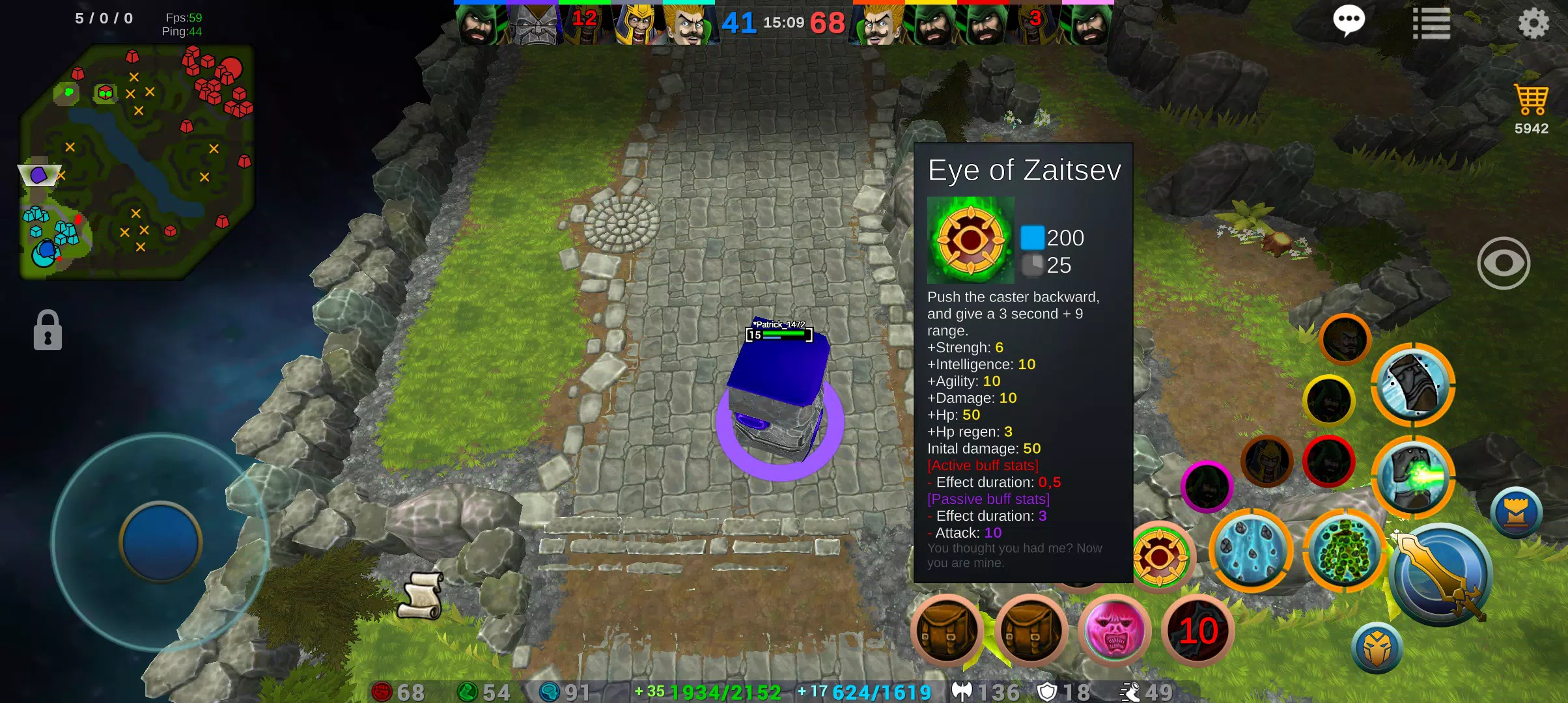This screenshot has height=703, width=1568.
Task: Use the pink demon face consumable
Action: click(1113, 631)
